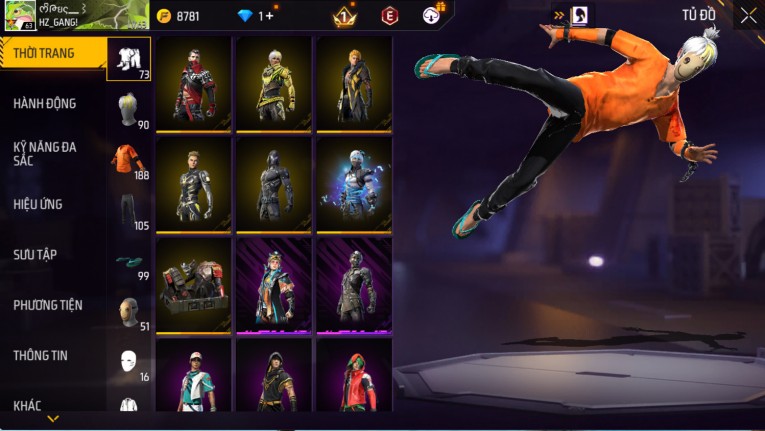This screenshot has height=431, width=765.
Task: Pick the loot crate bundle tile
Action: 194,285
